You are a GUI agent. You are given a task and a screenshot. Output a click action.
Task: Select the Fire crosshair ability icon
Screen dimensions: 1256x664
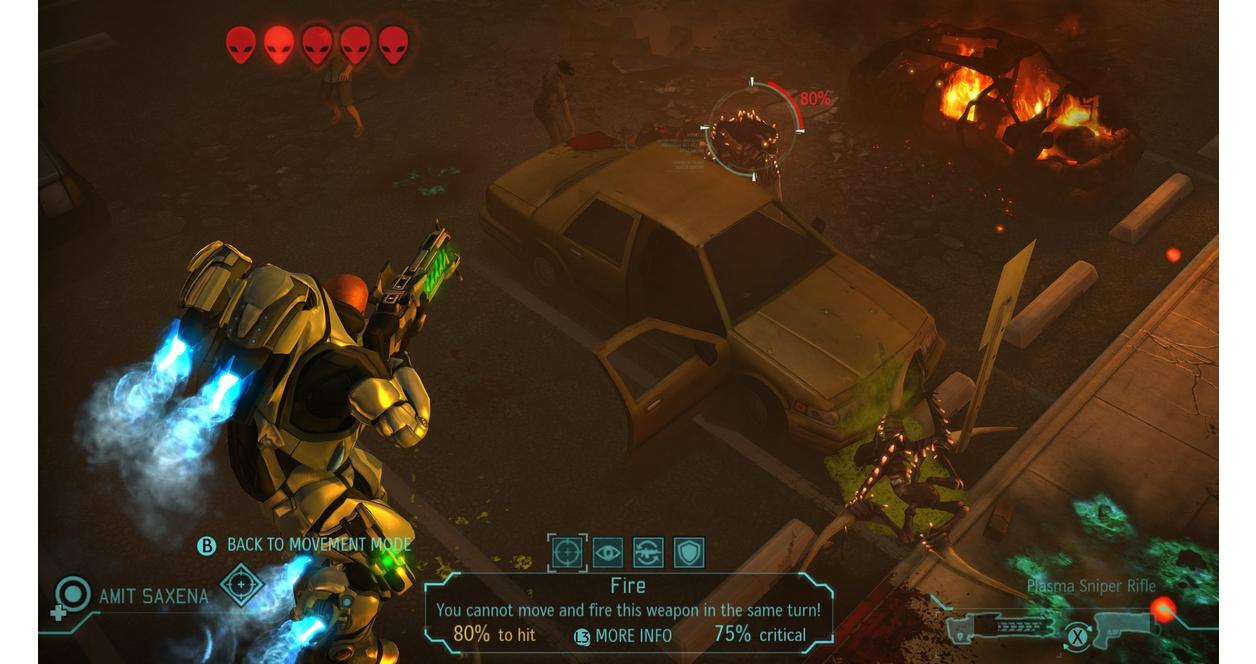tap(567, 552)
